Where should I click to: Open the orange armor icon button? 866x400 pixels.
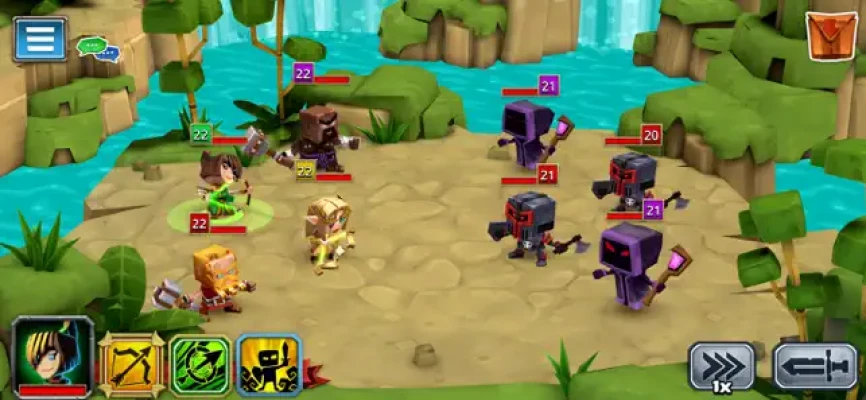click(x=830, y=37)
